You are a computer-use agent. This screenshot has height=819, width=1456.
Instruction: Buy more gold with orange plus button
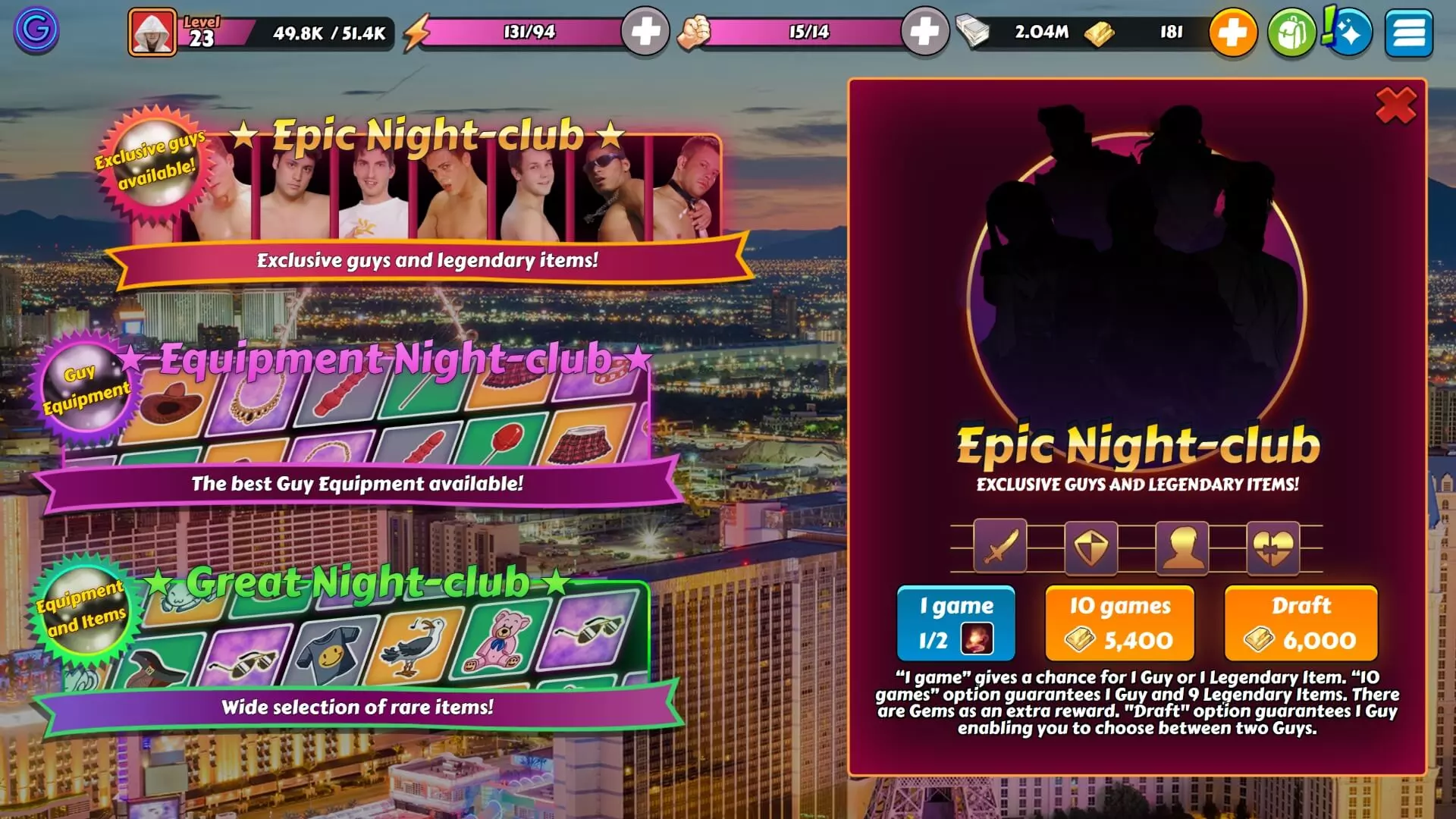(1232, 32)
